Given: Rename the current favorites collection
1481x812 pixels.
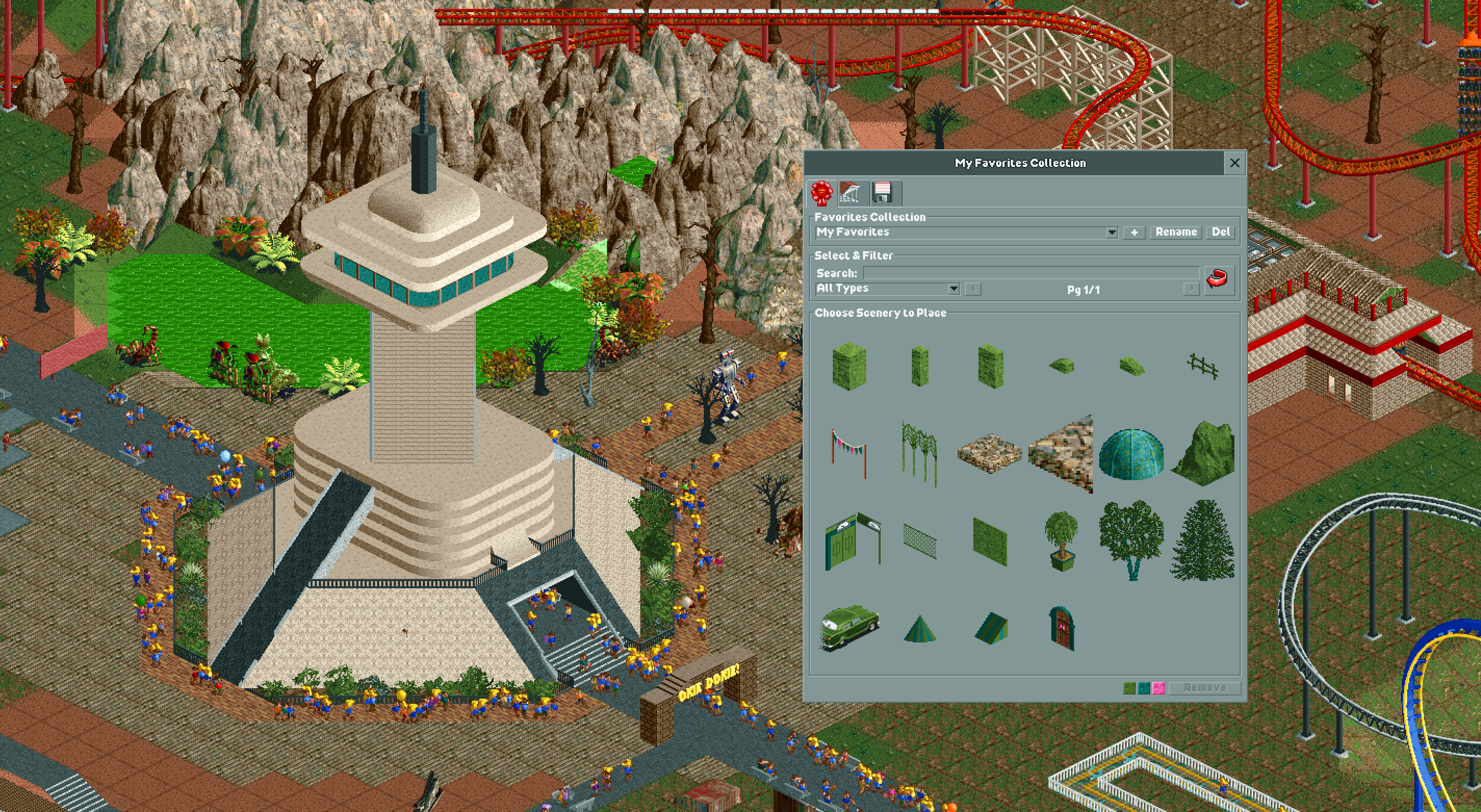Looking at the screenshot, I should tap(1176, 233).
